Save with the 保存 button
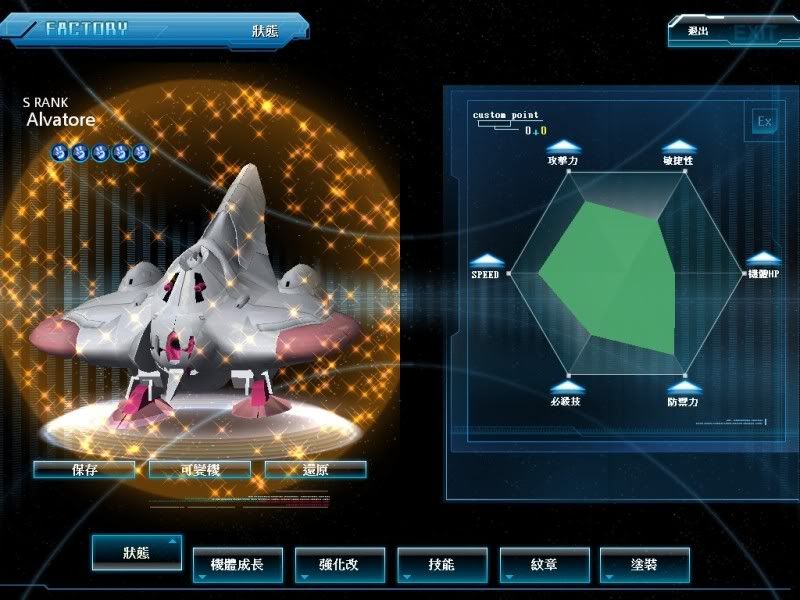 click(x=84, y=469)
